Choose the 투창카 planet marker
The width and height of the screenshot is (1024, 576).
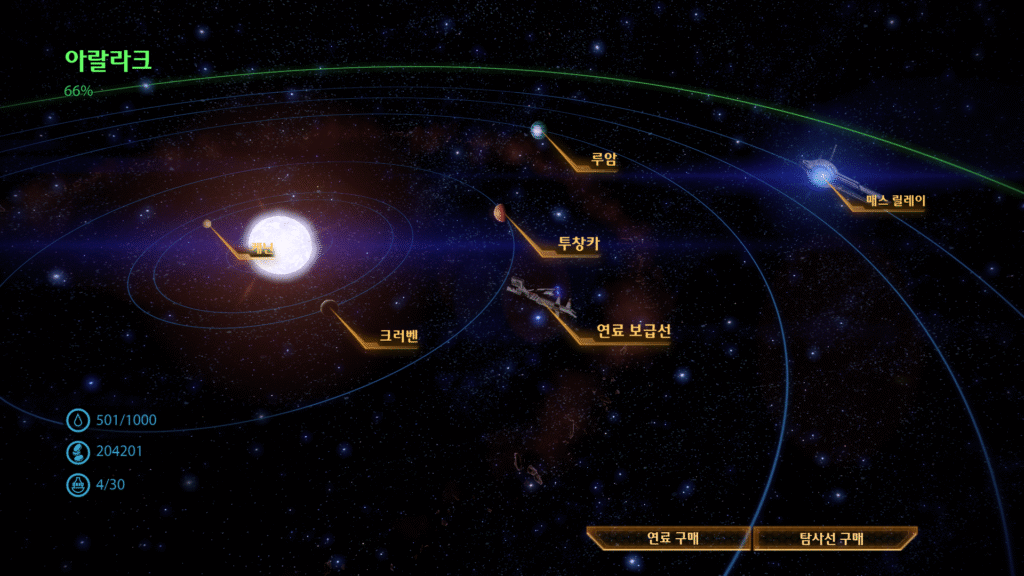pyautogui.click(x=499, y=212)
